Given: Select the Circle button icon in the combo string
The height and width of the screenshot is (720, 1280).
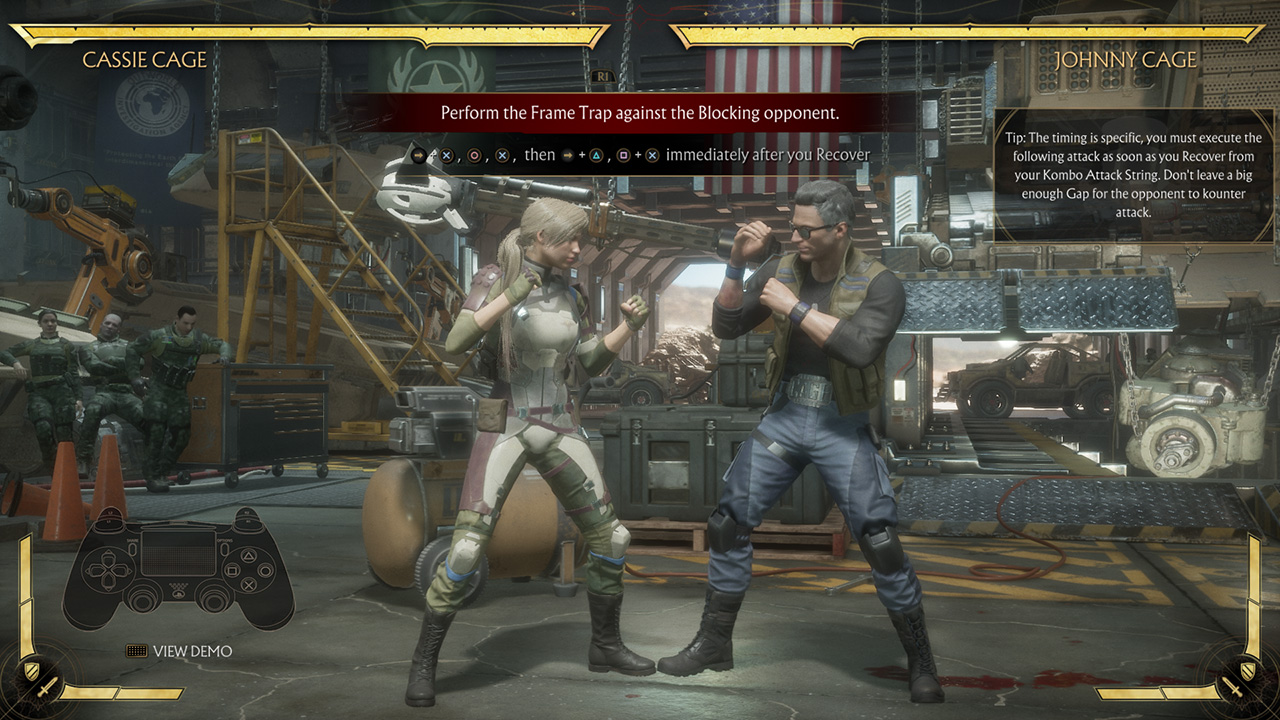Looking at the screenshot, I should tap(474, 155).
